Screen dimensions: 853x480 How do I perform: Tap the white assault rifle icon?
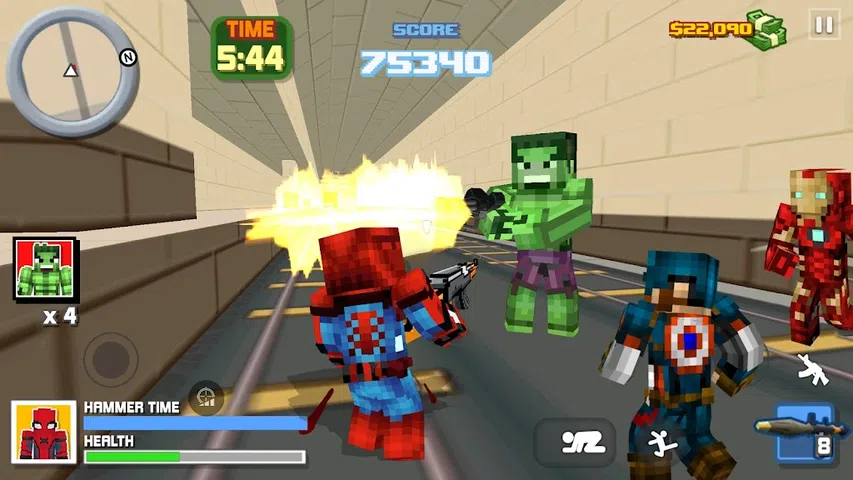click(x=812, y=370)
